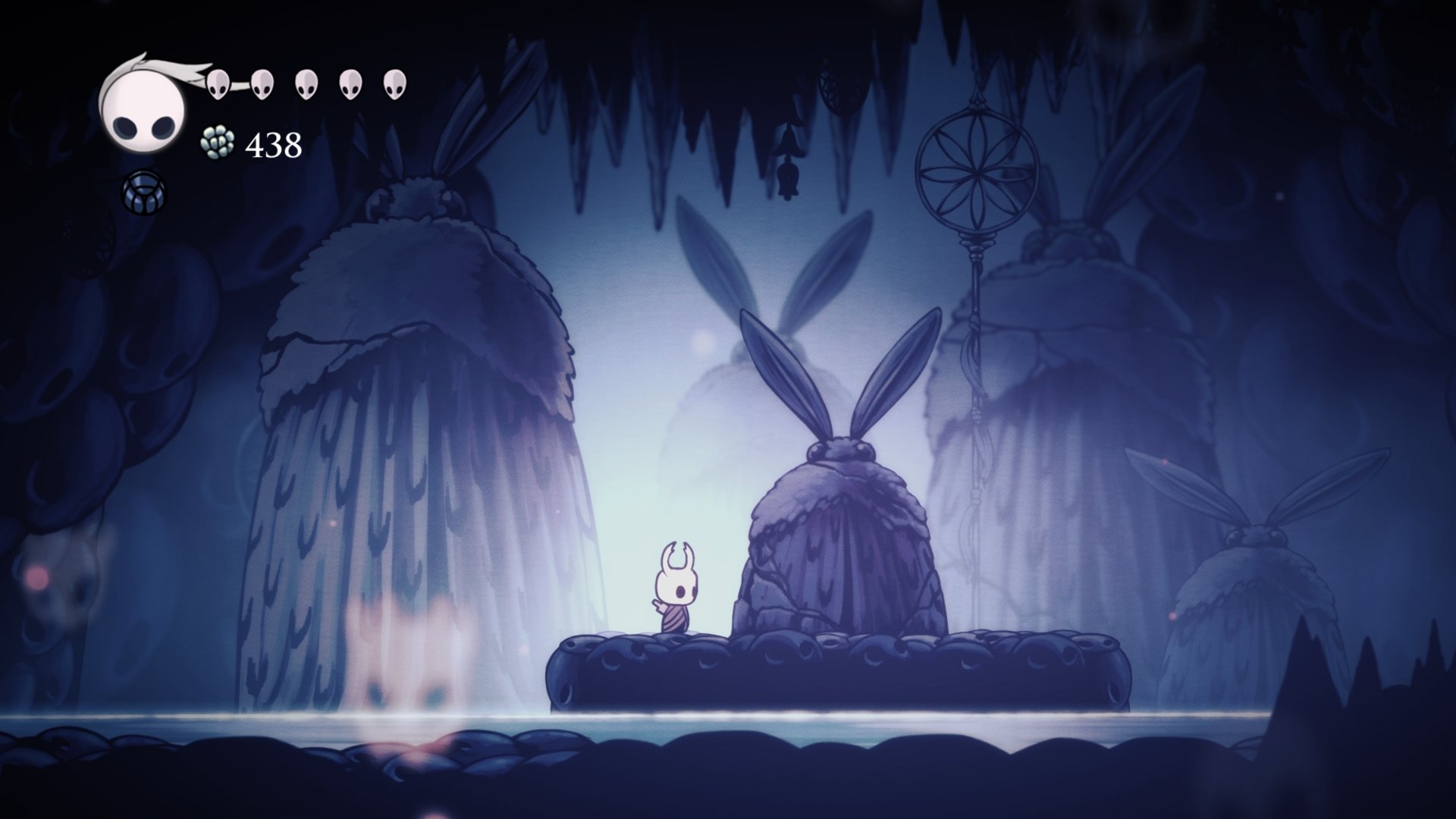Select the first health mask
1456x819 pixels.
point(219,86)
